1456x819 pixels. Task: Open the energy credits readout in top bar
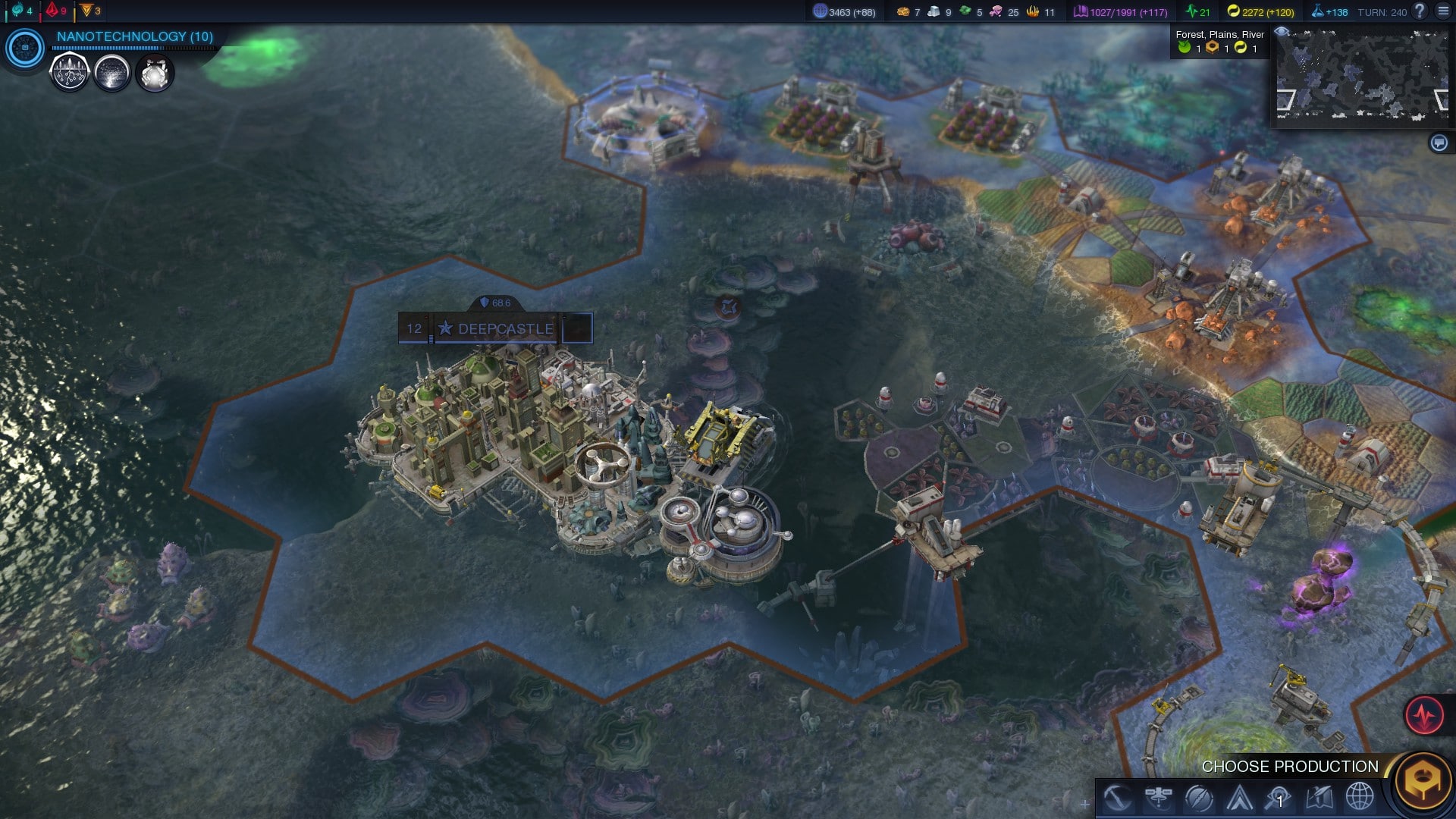(1260, 11)
